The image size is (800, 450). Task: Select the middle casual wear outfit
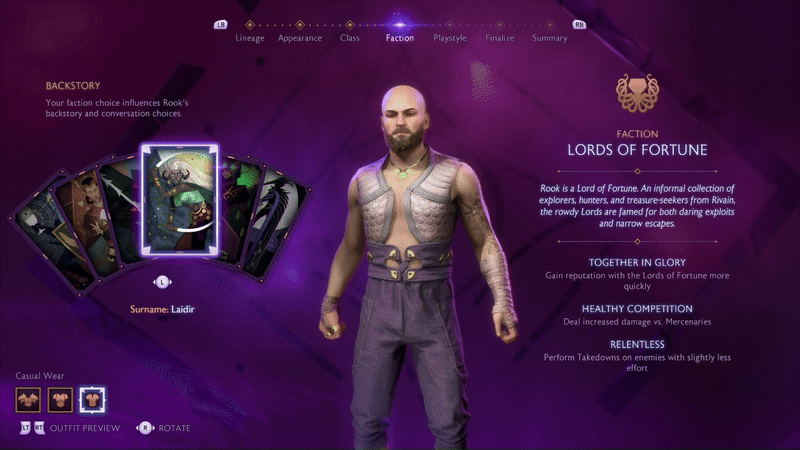(x=60, y=400)
